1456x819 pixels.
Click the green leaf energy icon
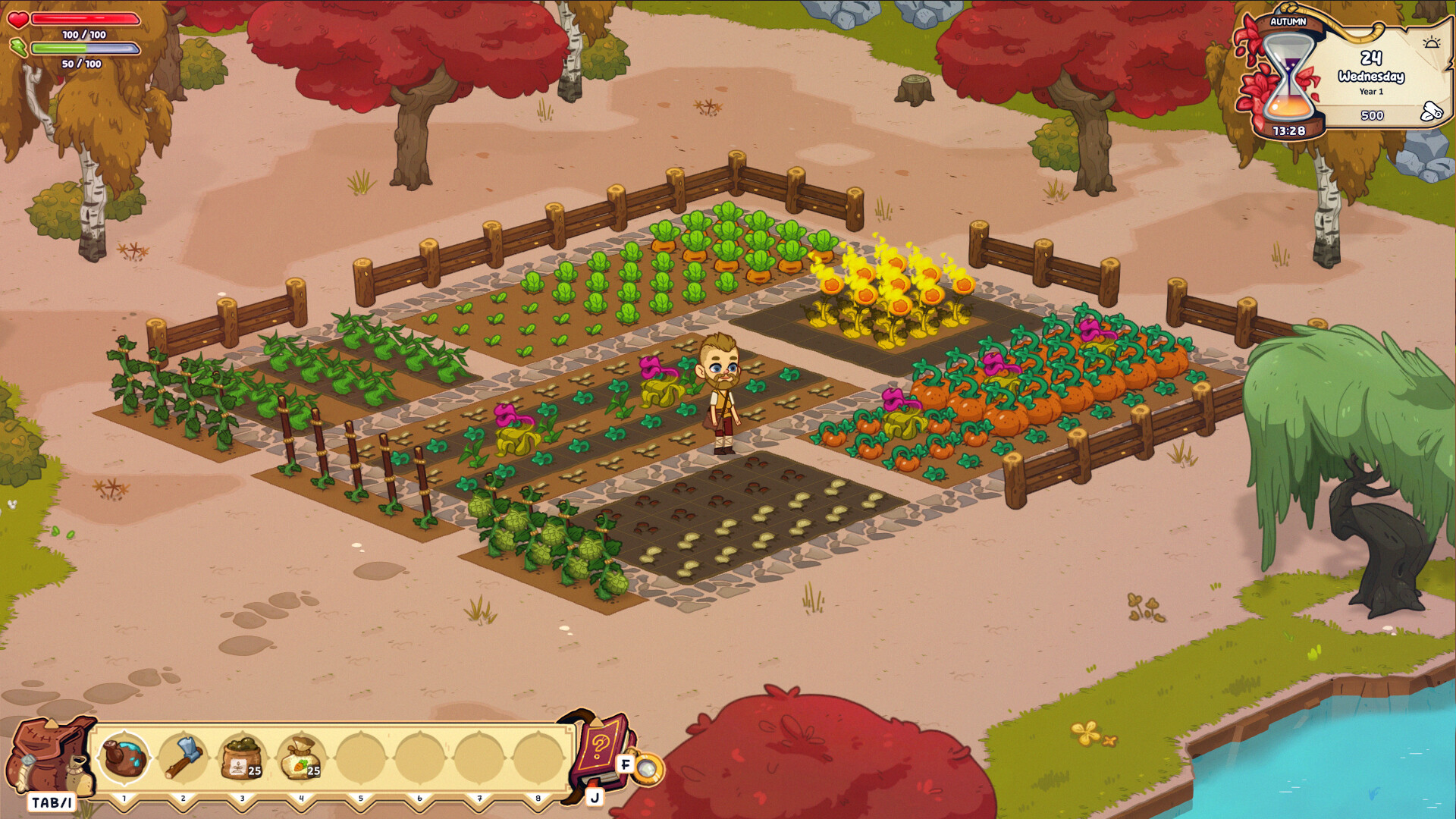point(19,49)
